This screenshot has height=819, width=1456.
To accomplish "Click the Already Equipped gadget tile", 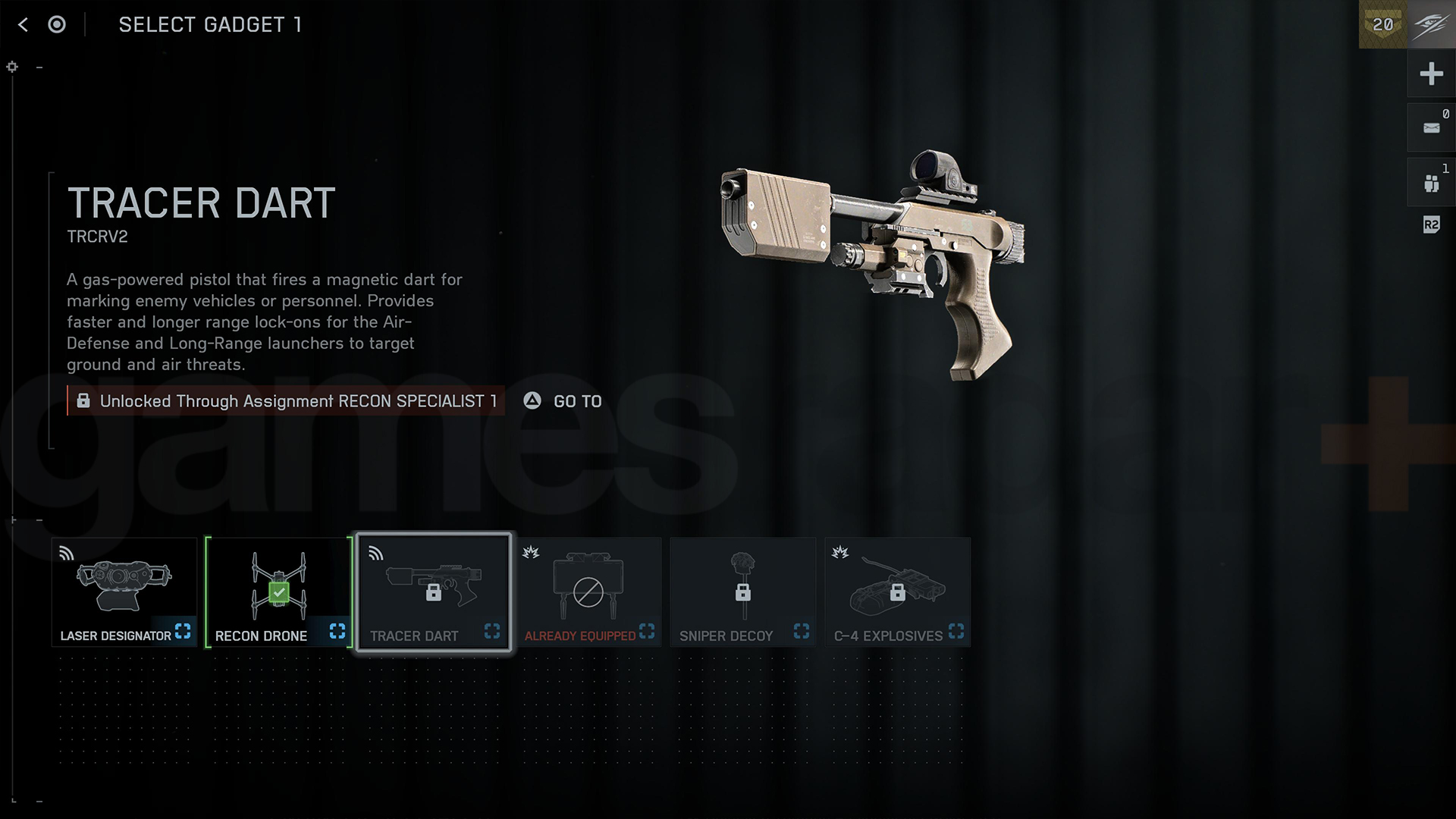I will coord(588,592).
